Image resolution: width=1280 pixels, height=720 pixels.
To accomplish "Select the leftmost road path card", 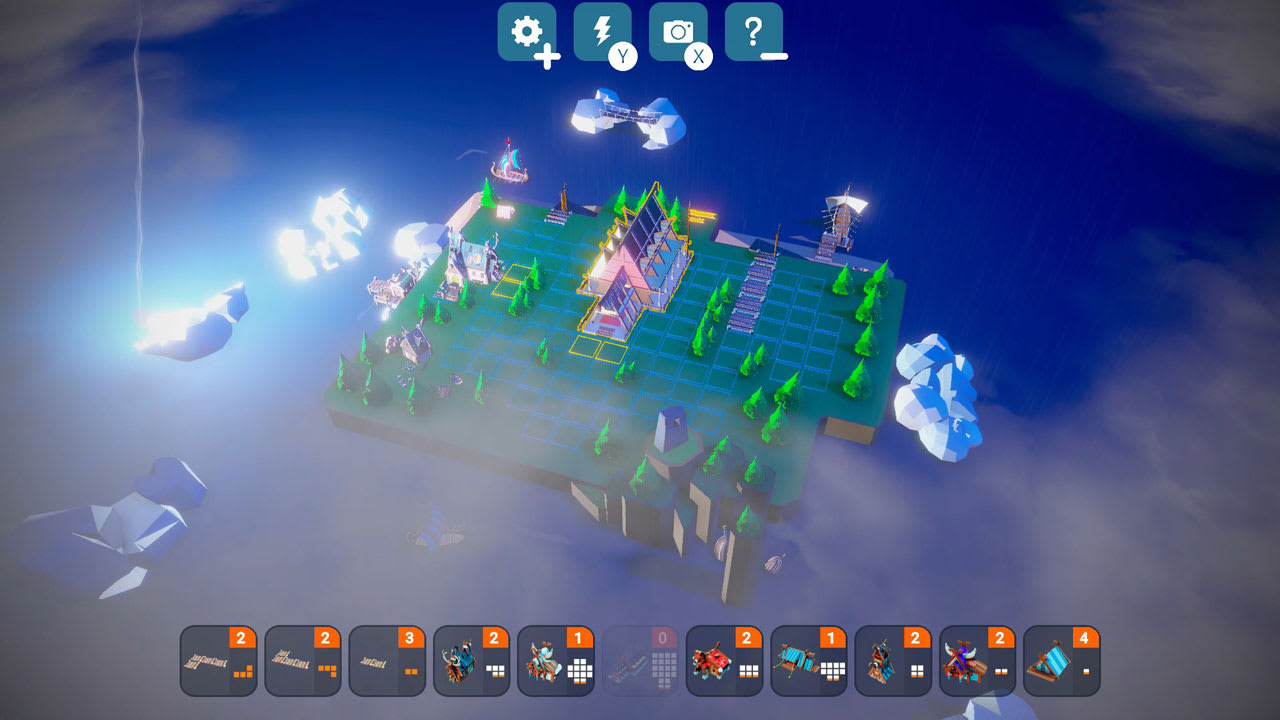I will click(218, 660).
